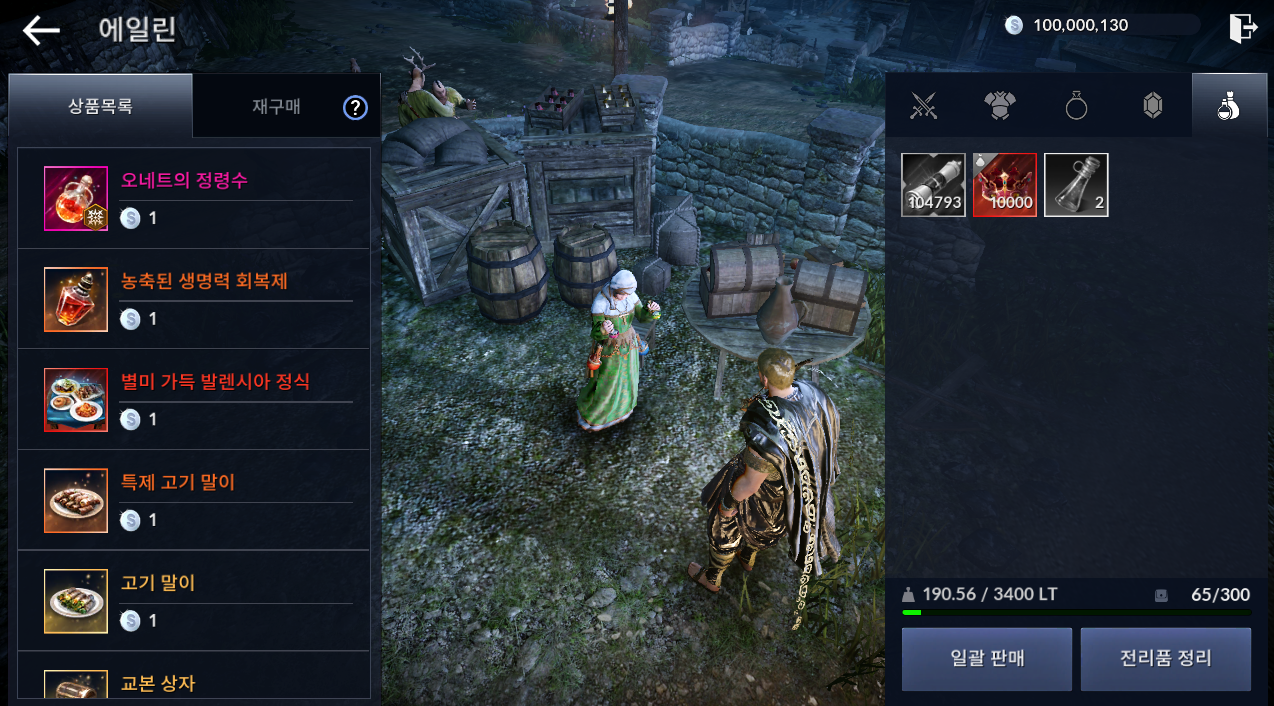Go back using the arrow button
Image resolution: width=1274 pixels, height=706 pixels.
pyautogui.click(x=41, y=30)
